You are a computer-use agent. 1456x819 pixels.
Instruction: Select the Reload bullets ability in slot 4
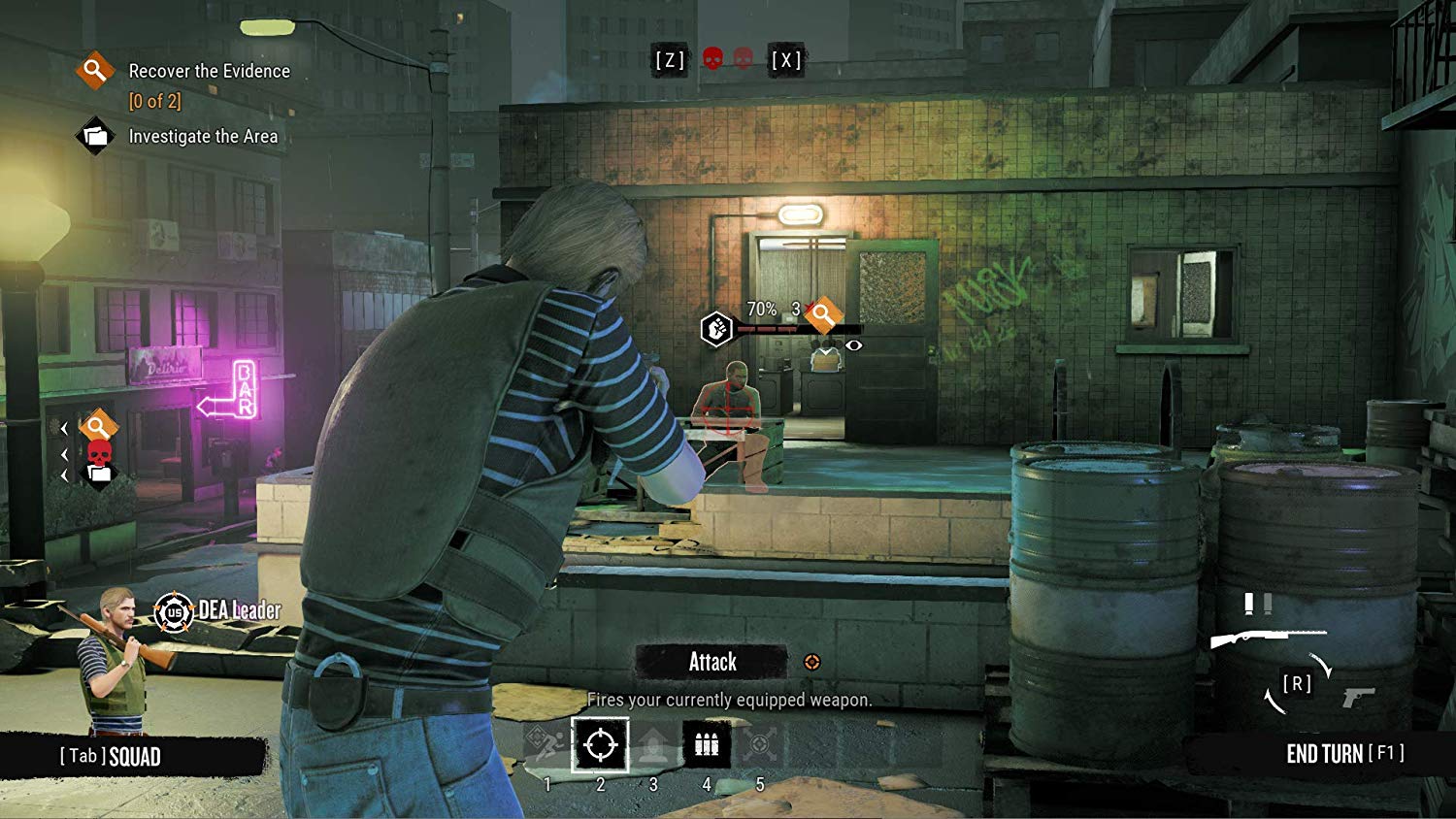pos(707,743)
